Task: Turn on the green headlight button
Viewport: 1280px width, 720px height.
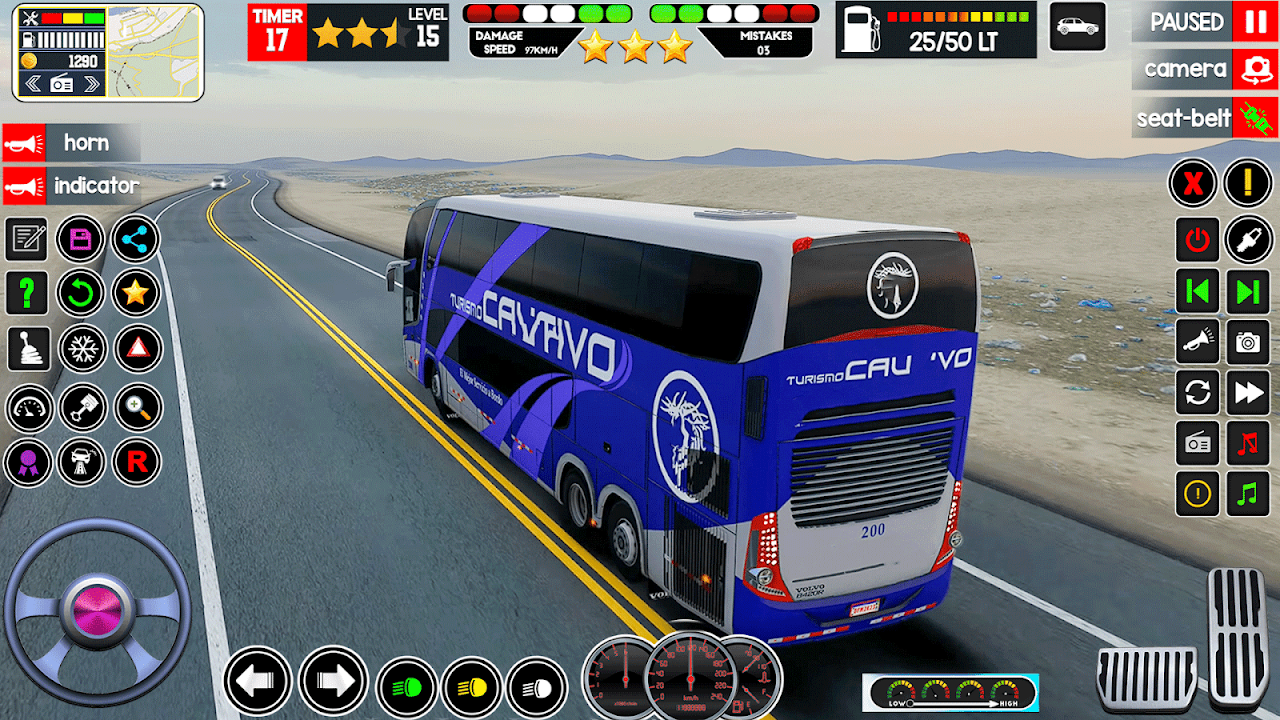Action: pyautogui.click(x=407, y=688)
